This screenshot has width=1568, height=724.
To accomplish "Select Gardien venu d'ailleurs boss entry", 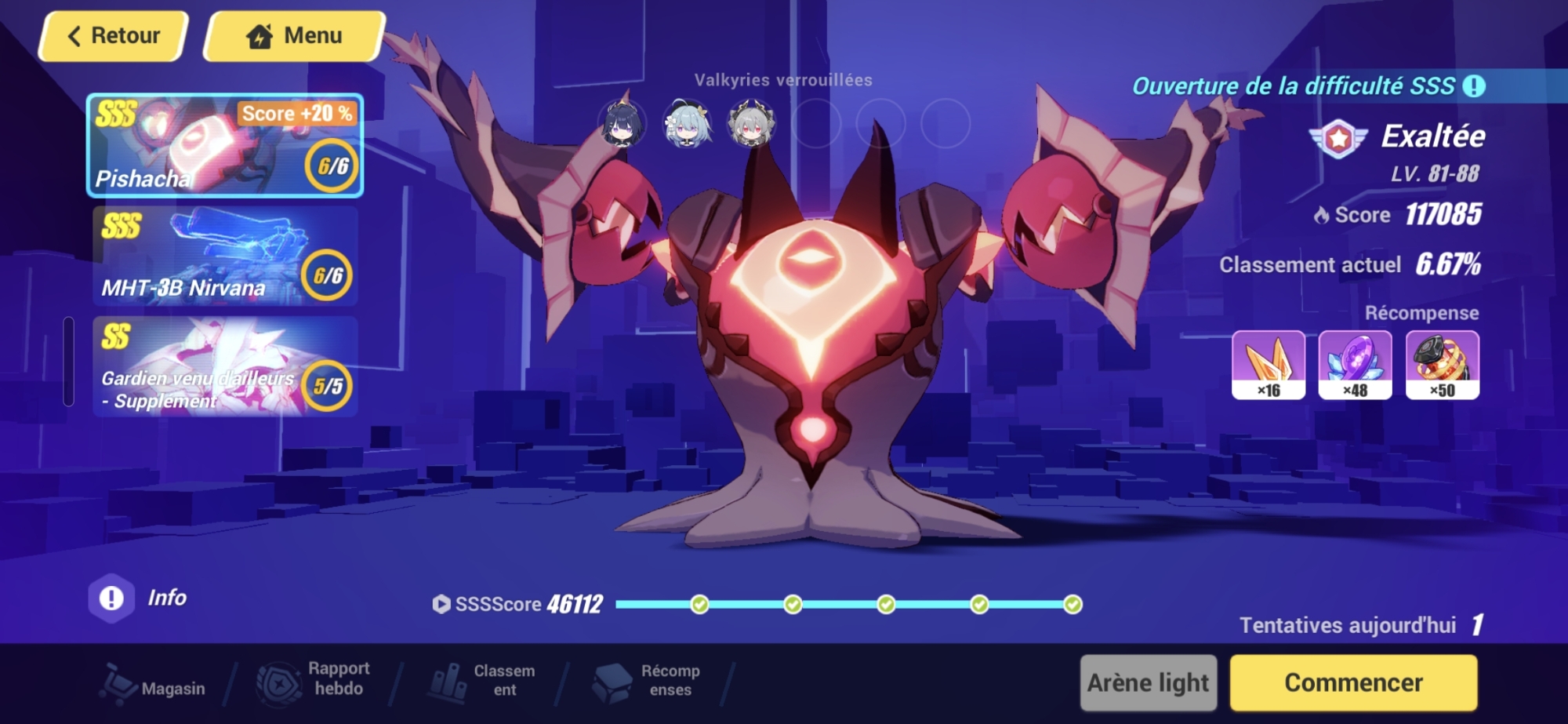I will (x=224, y=367).
